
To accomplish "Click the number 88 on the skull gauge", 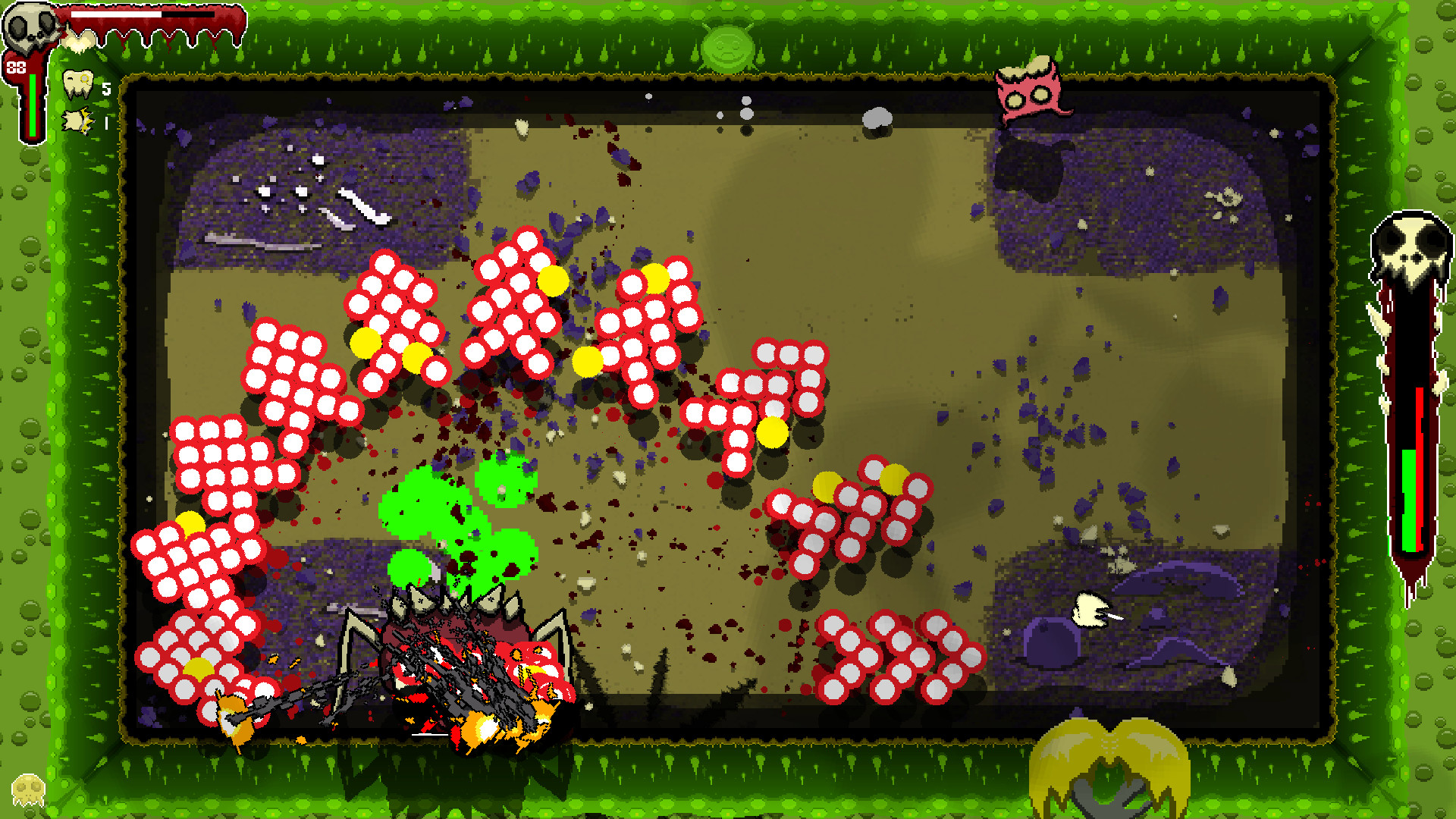I will coord(15,68).
